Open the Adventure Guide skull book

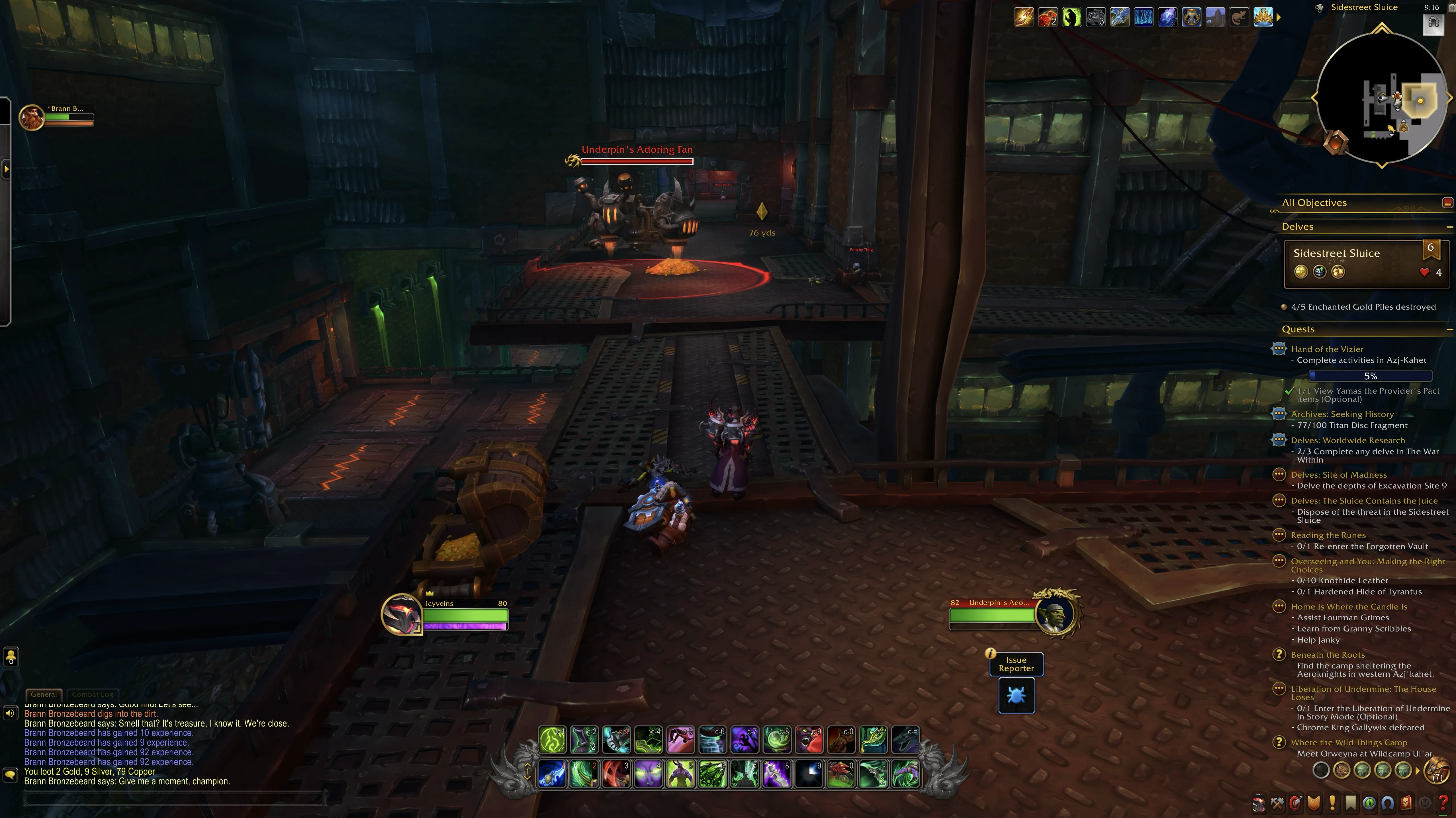click(x=1406, y=803)
